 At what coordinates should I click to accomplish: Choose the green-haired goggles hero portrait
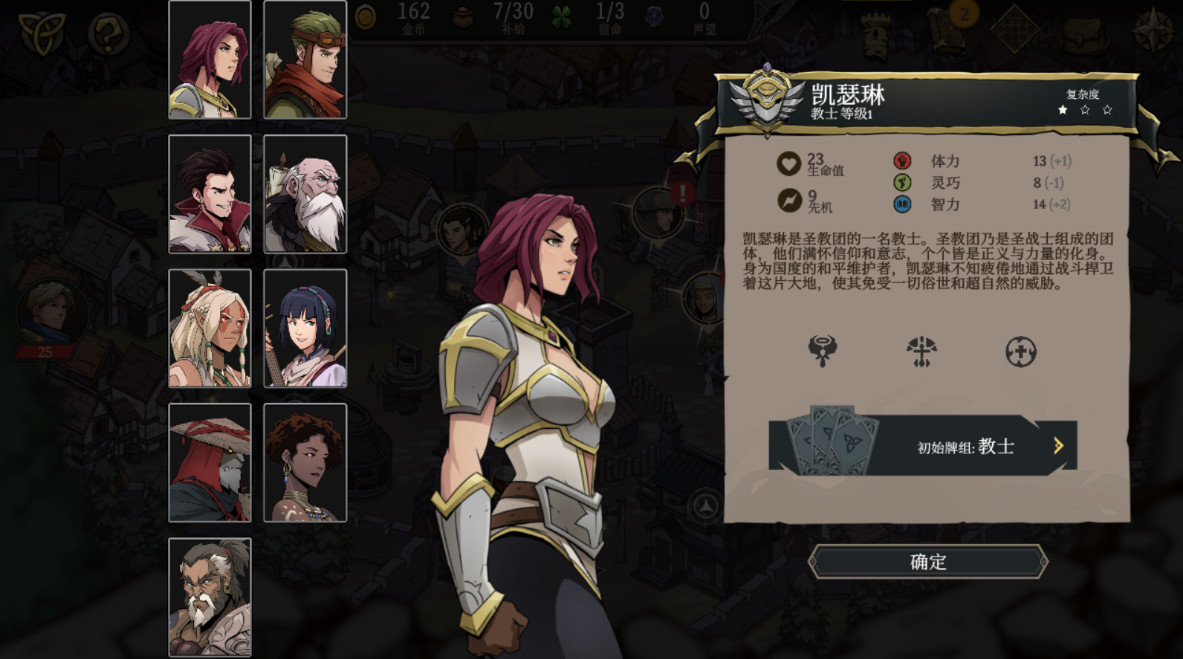pos(305,60)
